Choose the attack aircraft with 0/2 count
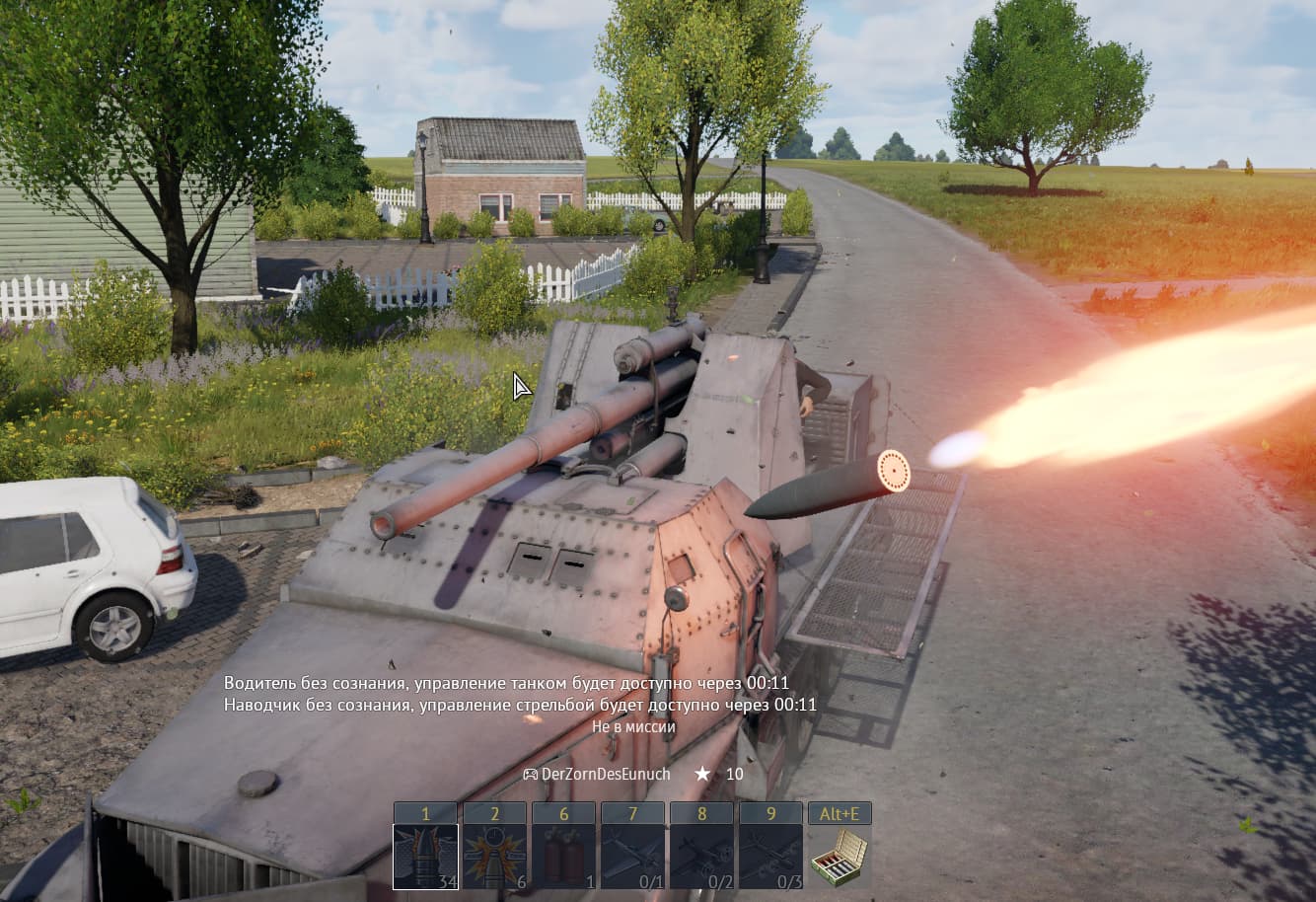 (701, 857)
